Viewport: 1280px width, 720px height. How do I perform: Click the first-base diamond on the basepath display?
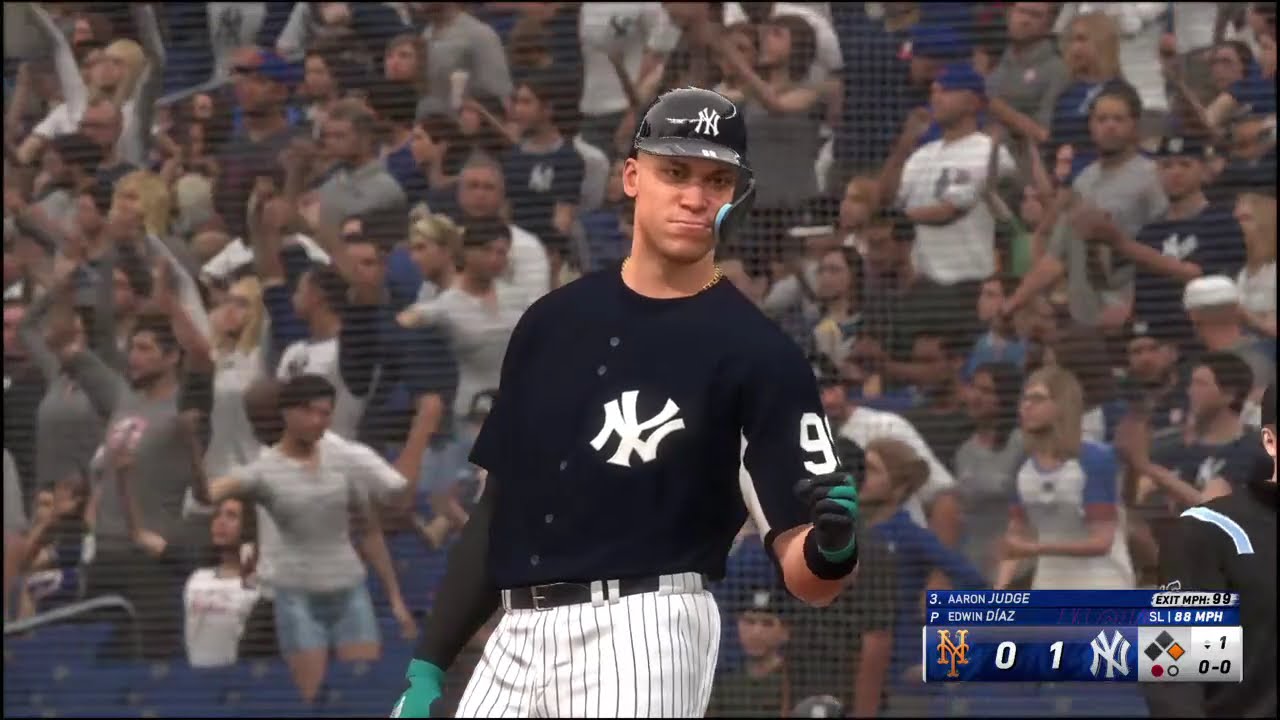[x=1176, y=650]
